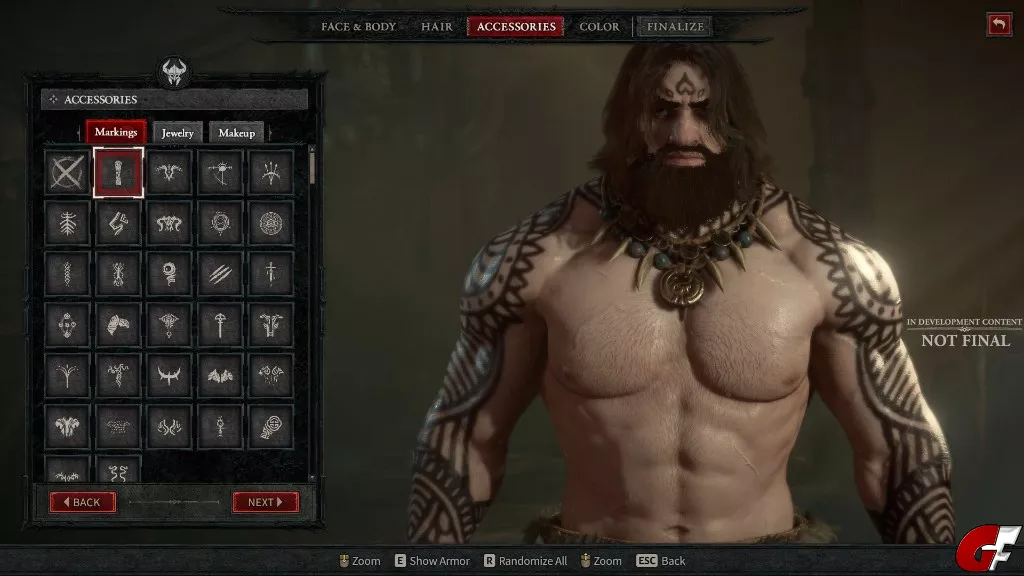The height and width of the screenshot is (576, 1024).
Task: Click the red return arrow button
Action: [x=998, y=25]
